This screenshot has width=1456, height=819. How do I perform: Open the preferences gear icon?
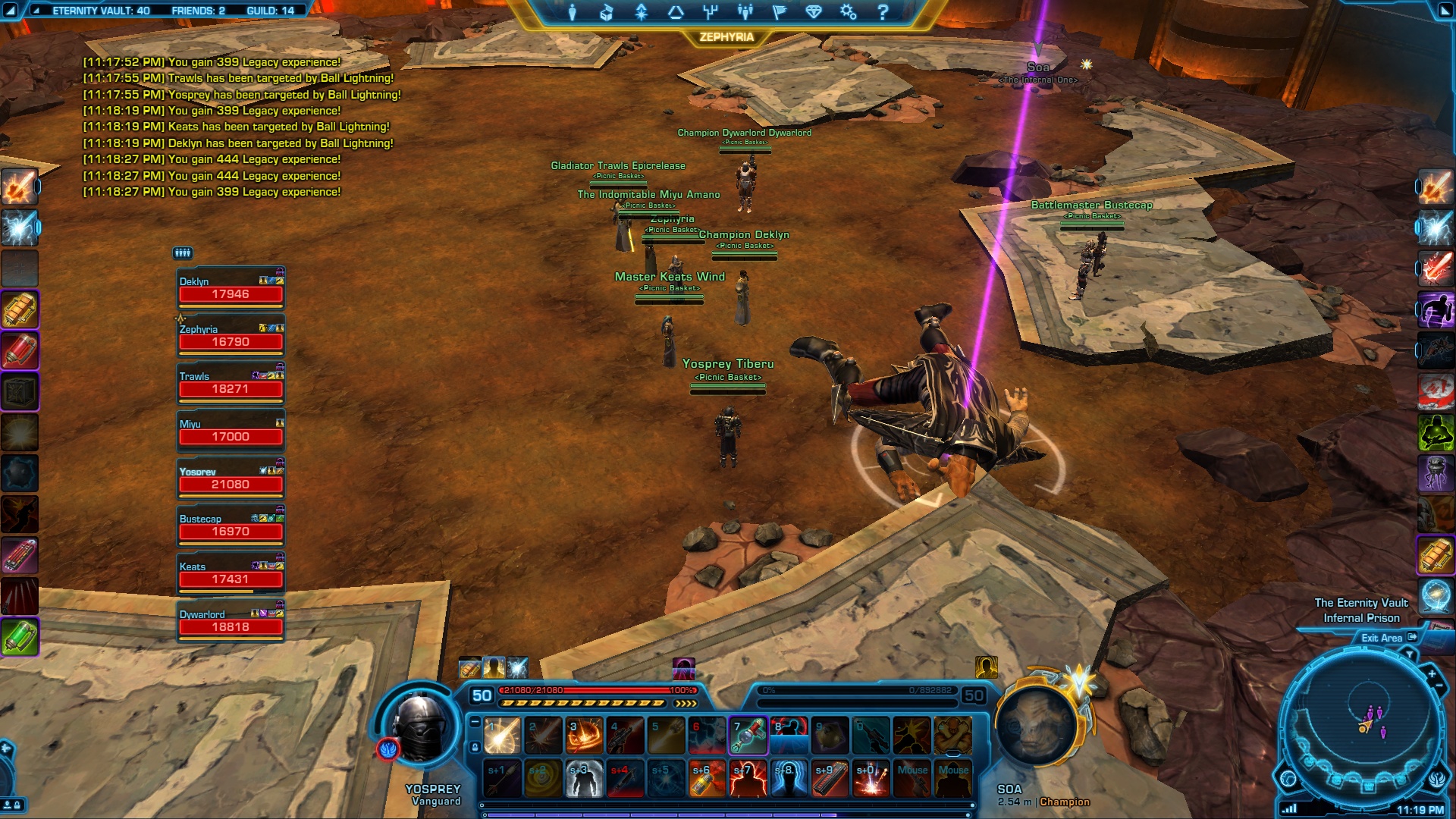coord(848,12)
